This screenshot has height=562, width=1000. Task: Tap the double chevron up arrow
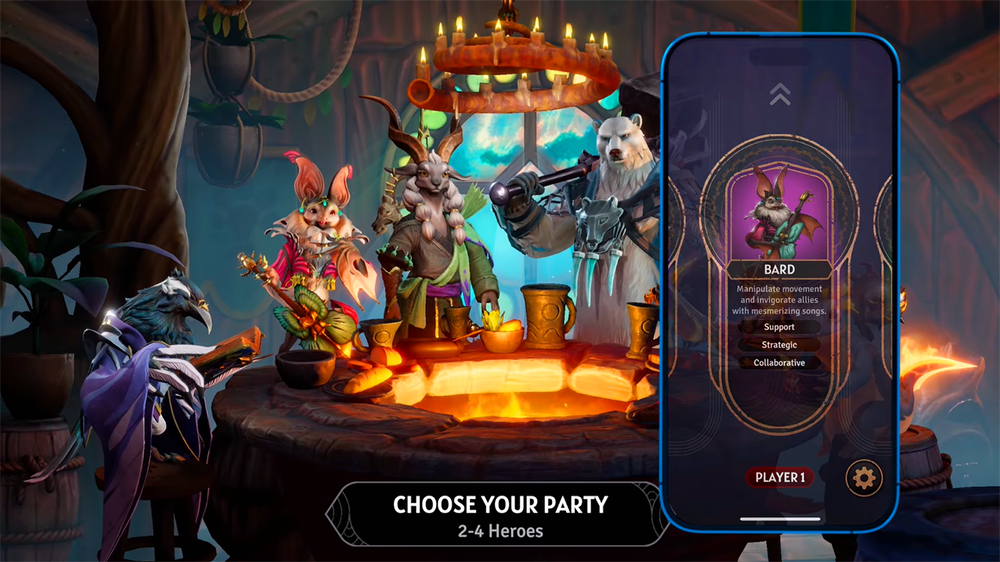[x=780, y=94]
